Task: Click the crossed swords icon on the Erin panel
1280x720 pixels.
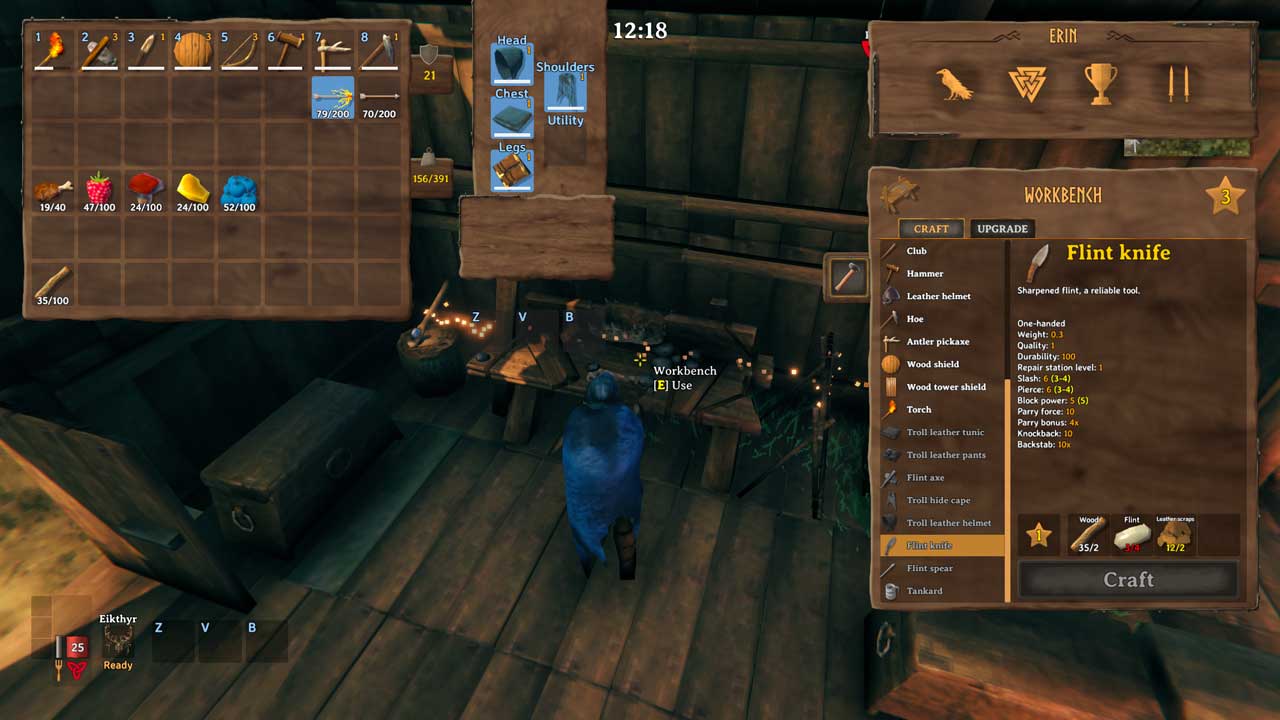Action: [1180, 84]
